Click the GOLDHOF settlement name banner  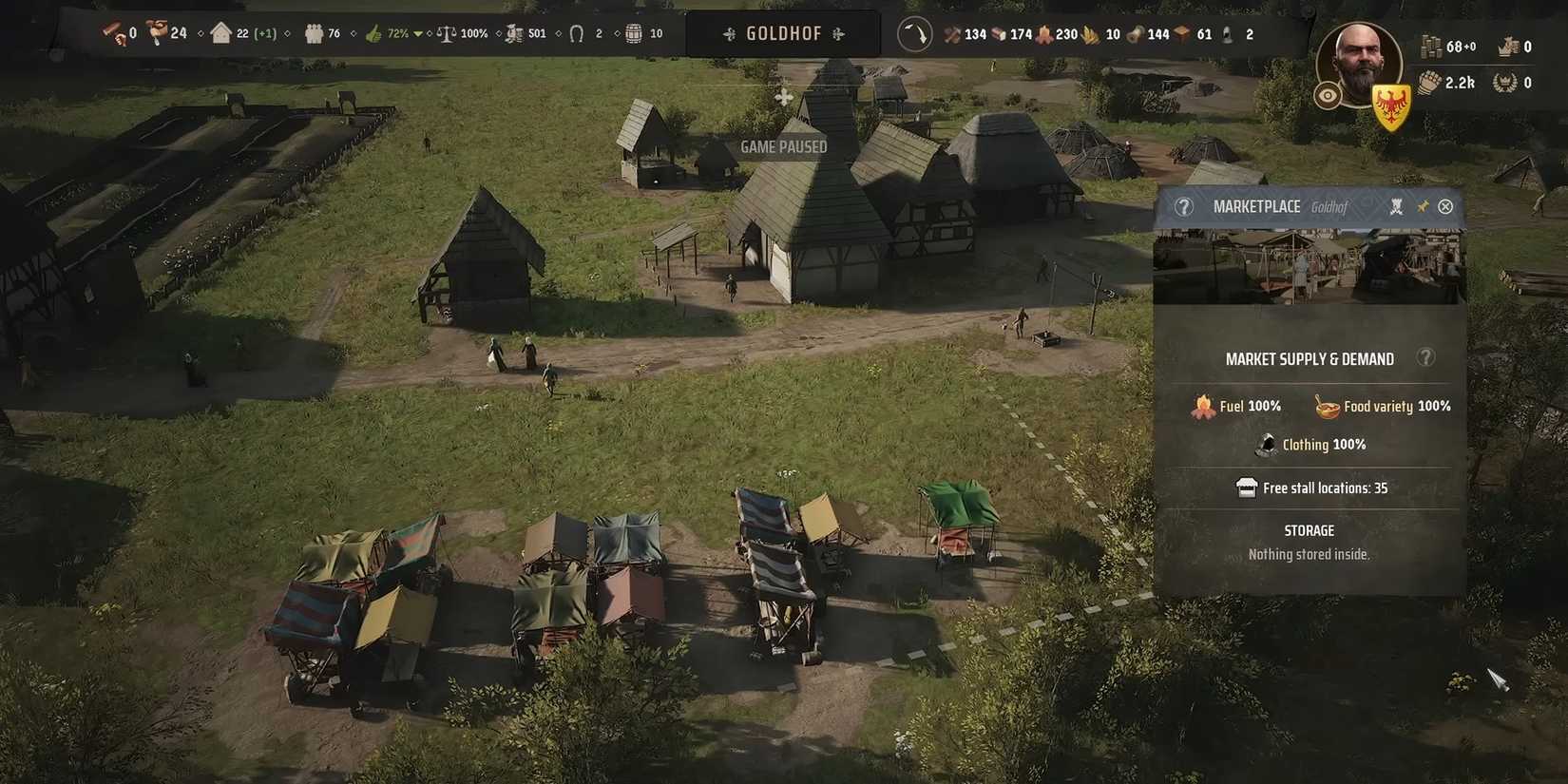tap(782, 33)
